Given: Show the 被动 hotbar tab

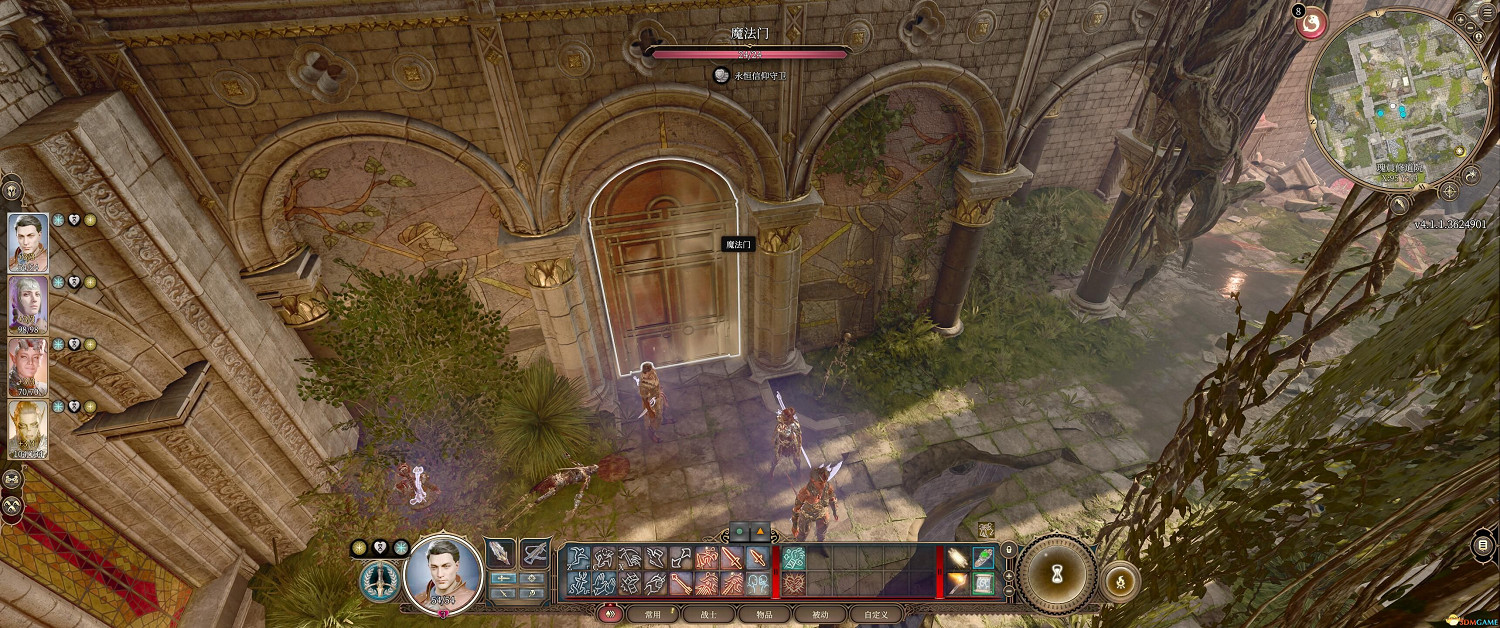Looking at the screenshot, I should click(x=819, y=614).
